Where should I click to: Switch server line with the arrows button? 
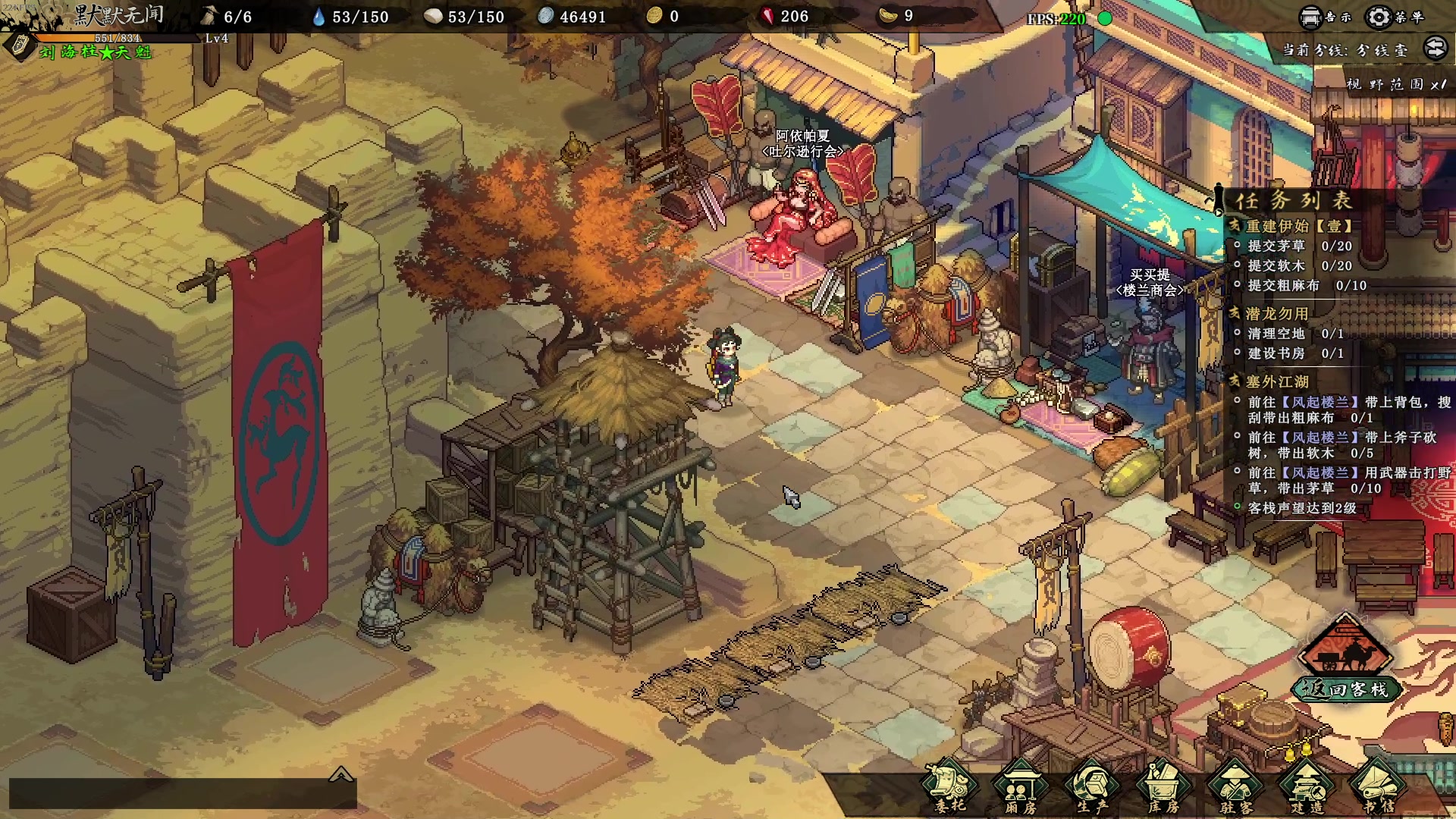click(x=1435, y=49)
